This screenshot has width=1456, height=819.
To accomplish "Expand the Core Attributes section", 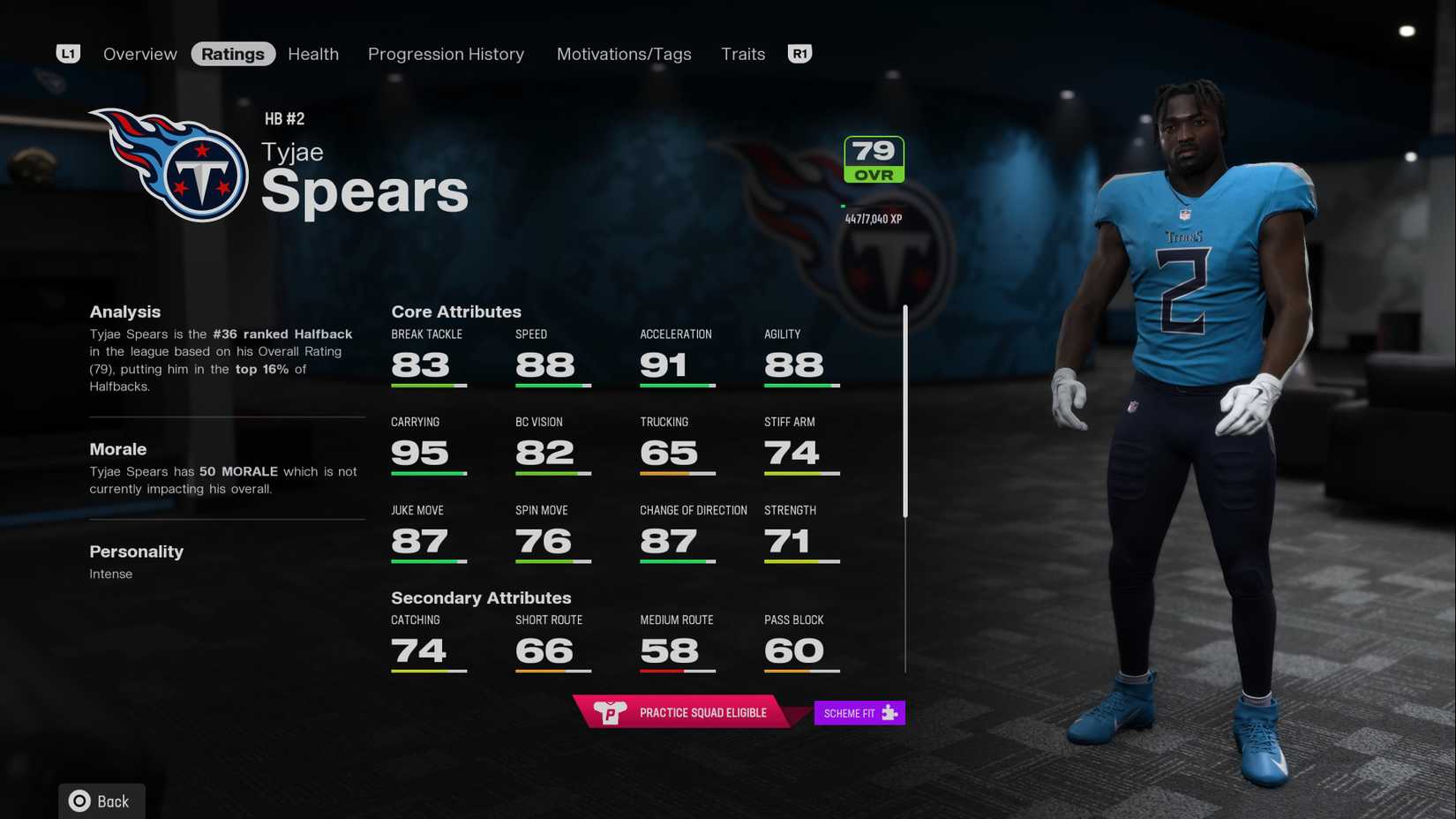I will 456,312.
